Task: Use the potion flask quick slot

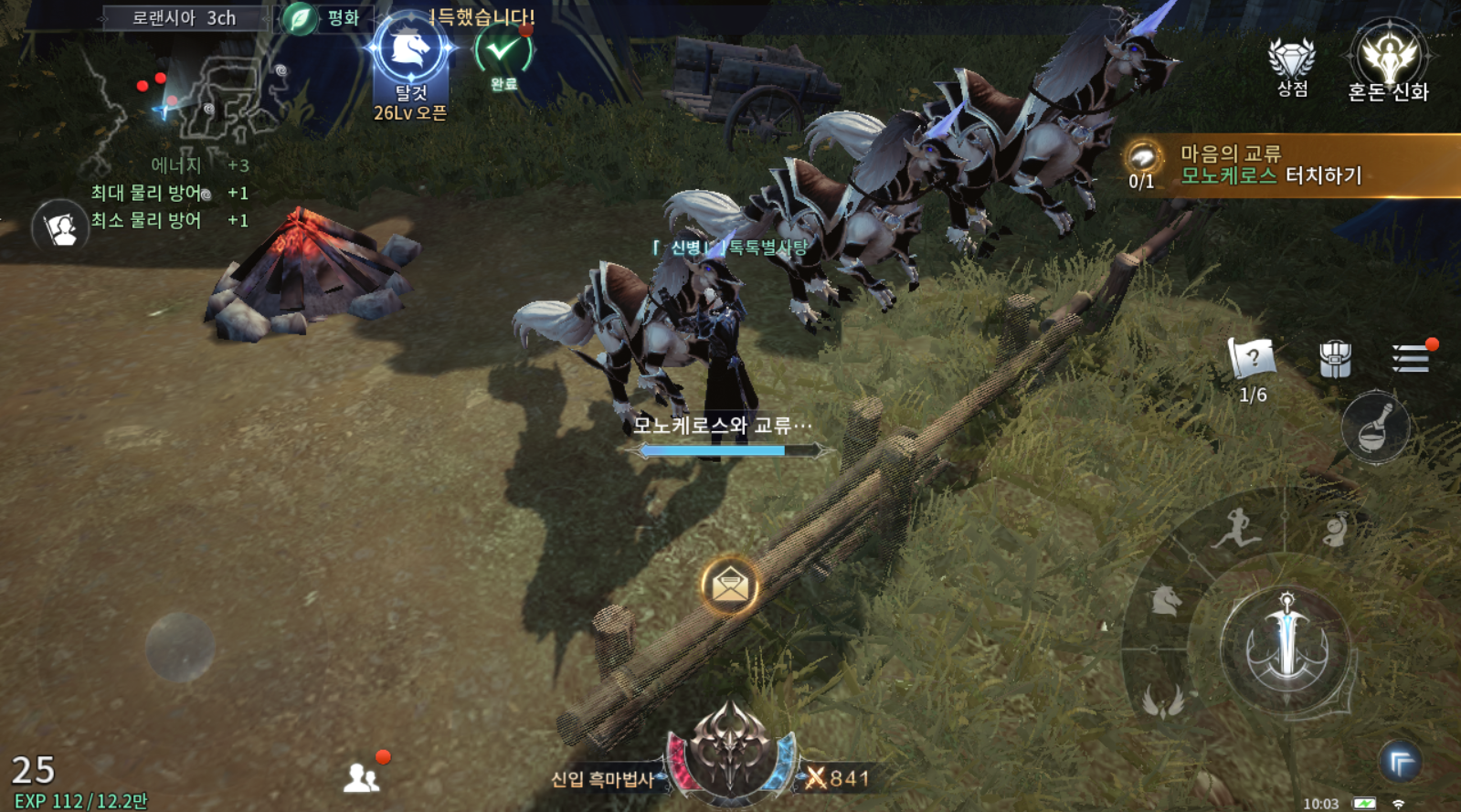Action: pos(1375,427)
